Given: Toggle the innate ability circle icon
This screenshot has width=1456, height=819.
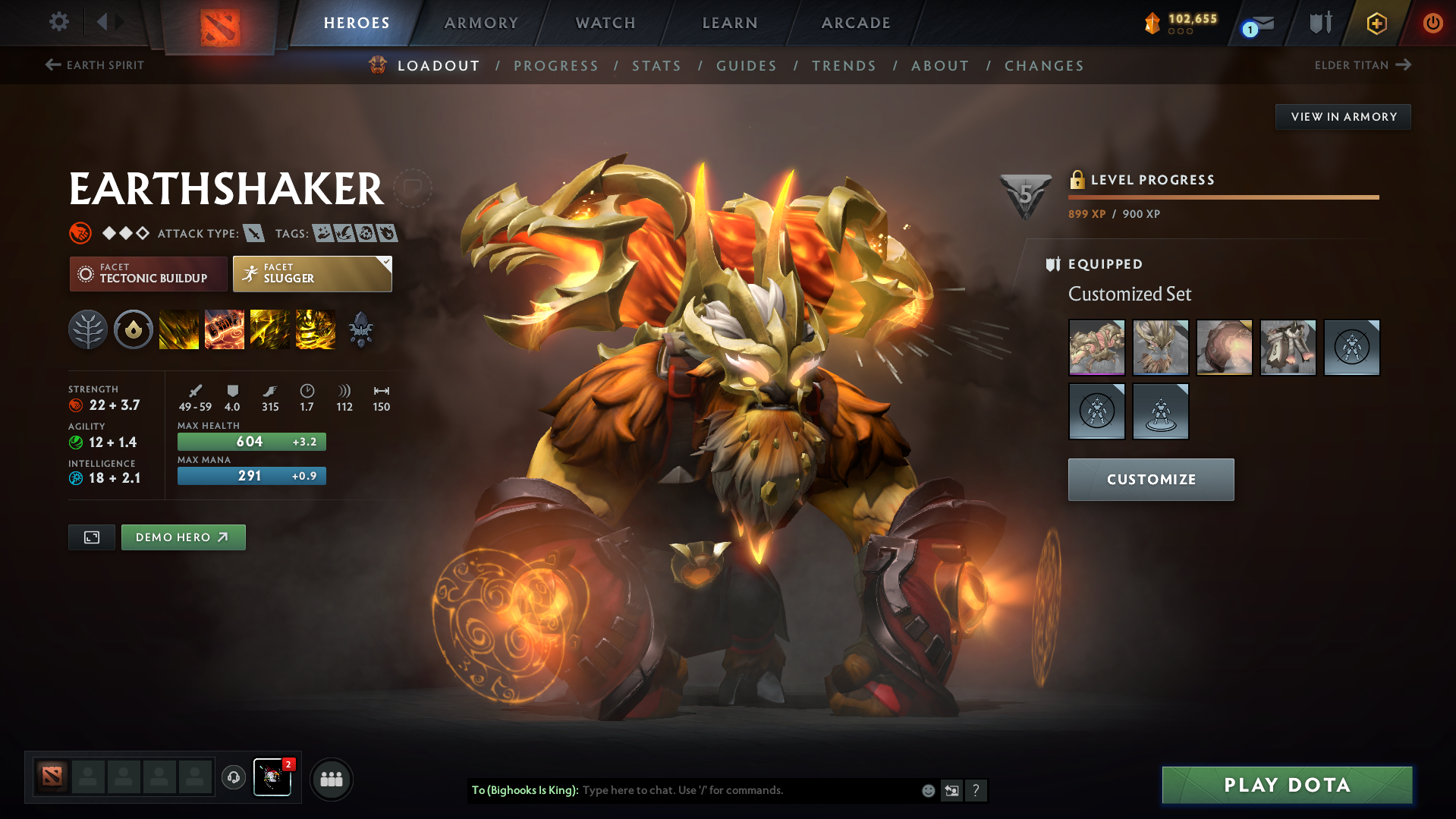Looking at the screenshot, I should point(134,329).
